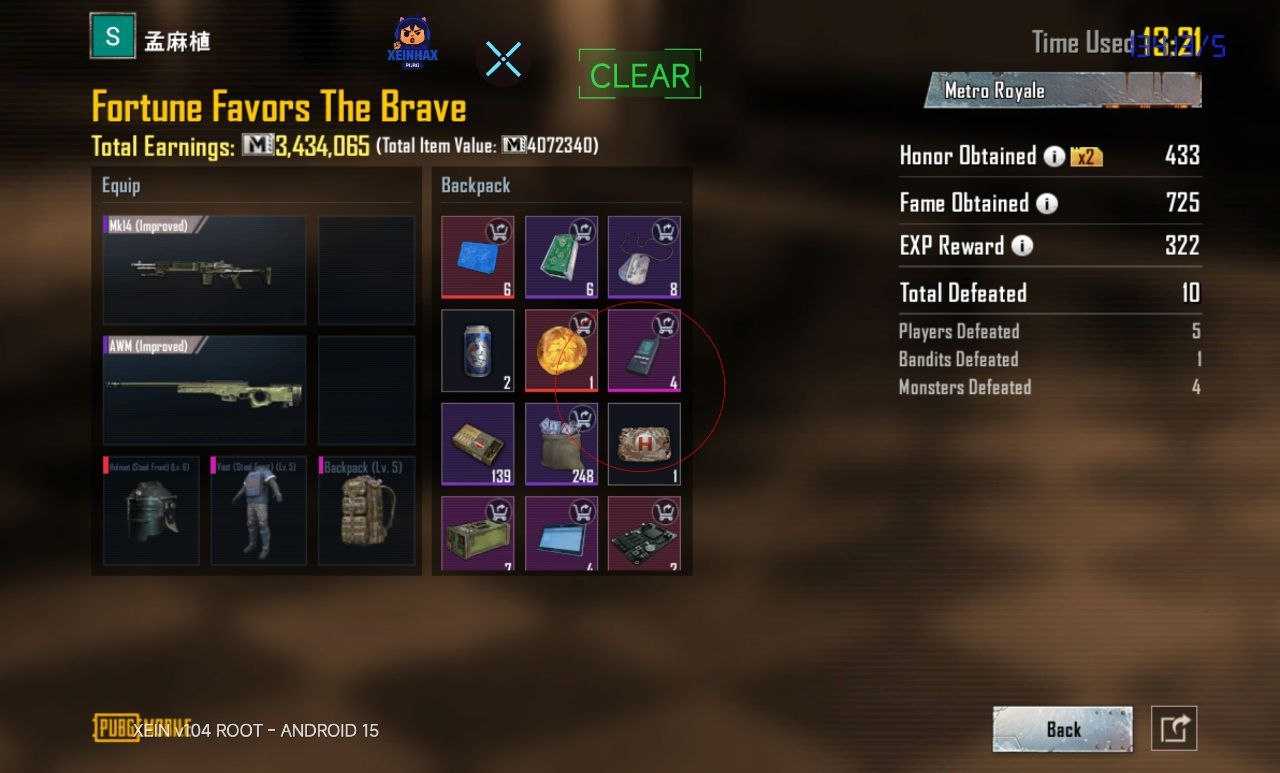
Task: Open the share icon next to Back
Action: [1174, 729]
